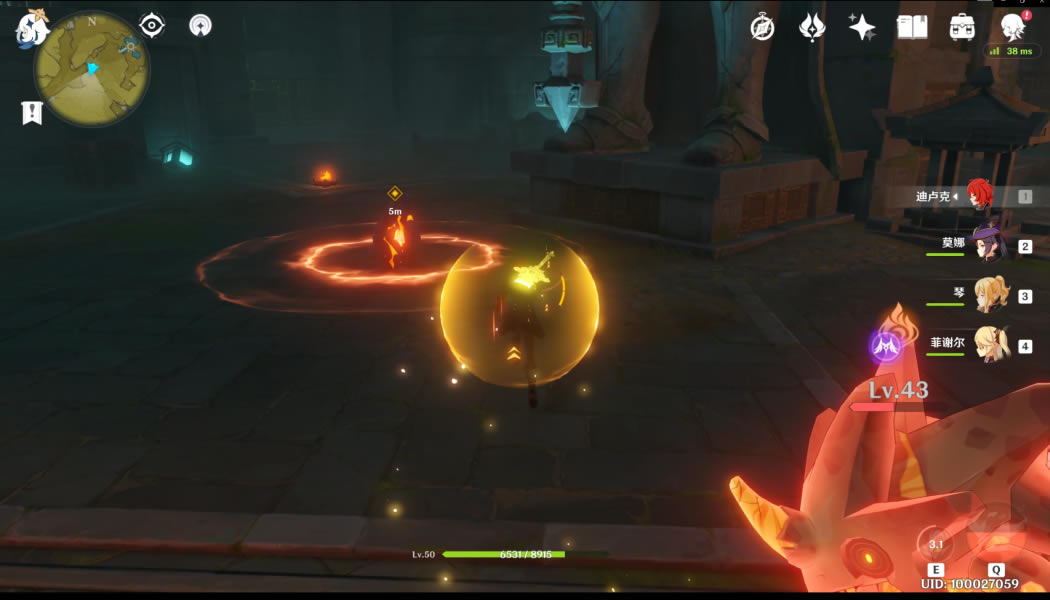Switch to party member 琴
This screenshot has height=600, width=1050.
click(x=990, y=295)
